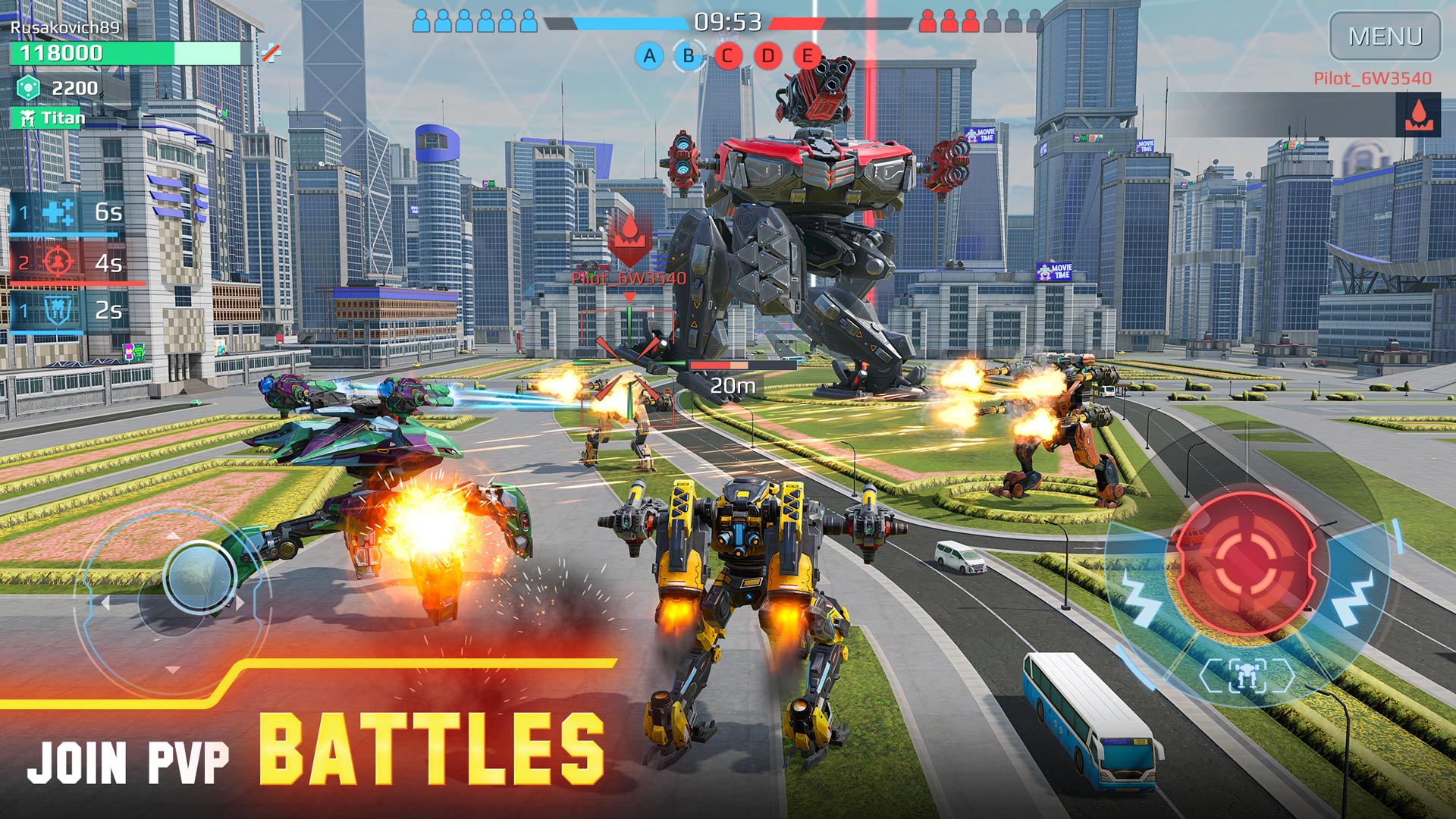
Task: Select beacon D indicator
Action: click(767, 55)
